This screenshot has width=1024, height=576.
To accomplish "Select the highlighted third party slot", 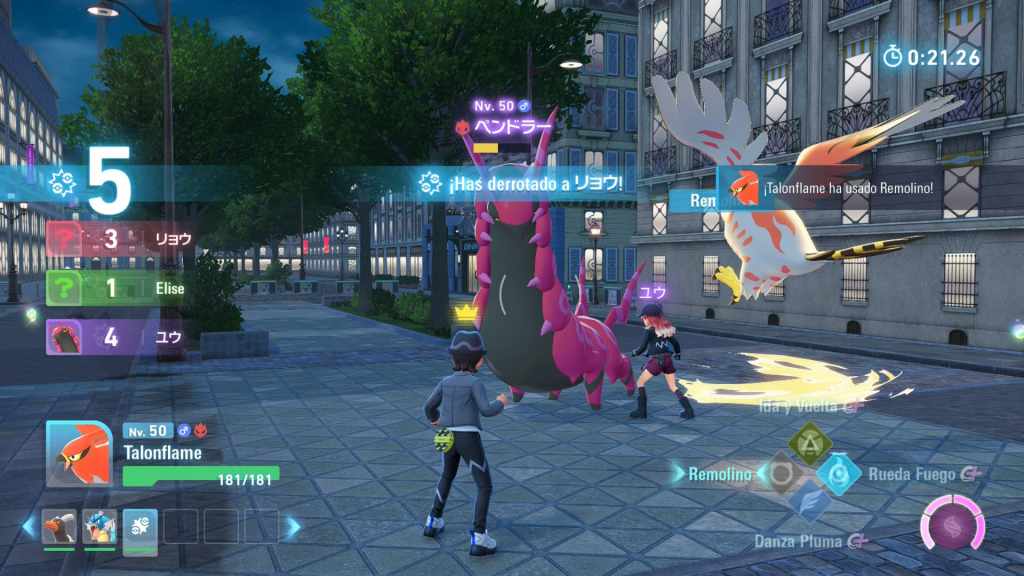I will coord(140,526).
